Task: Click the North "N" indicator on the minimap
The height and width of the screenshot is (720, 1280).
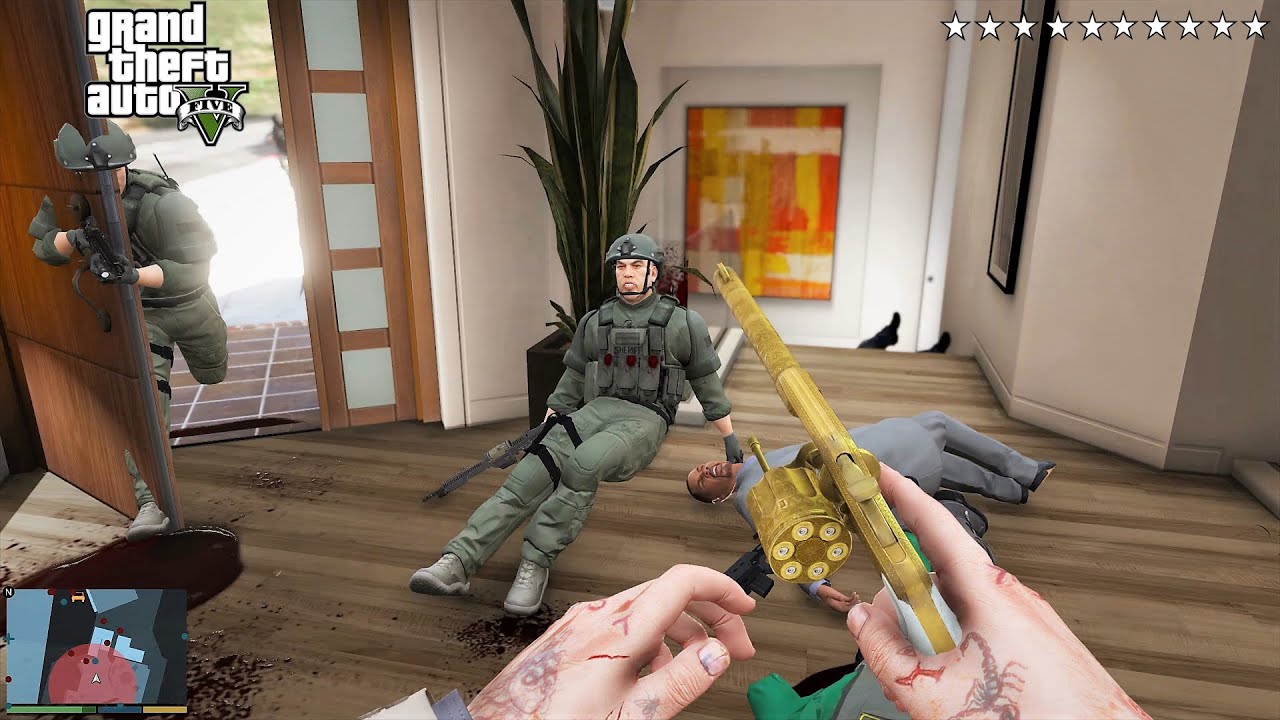Action: 8,593
